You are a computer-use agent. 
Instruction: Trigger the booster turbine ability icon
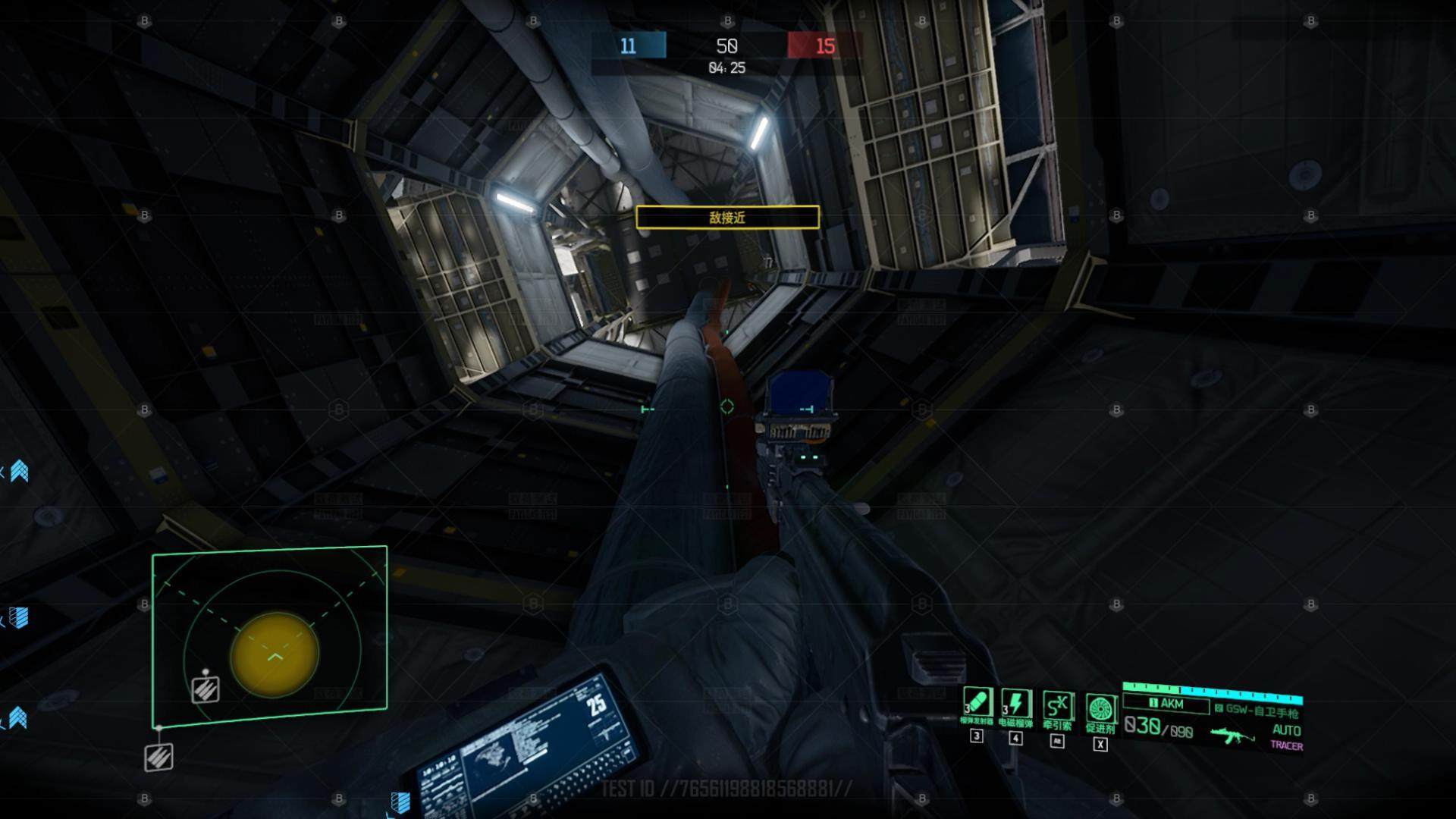click(x=1100, y=709)
